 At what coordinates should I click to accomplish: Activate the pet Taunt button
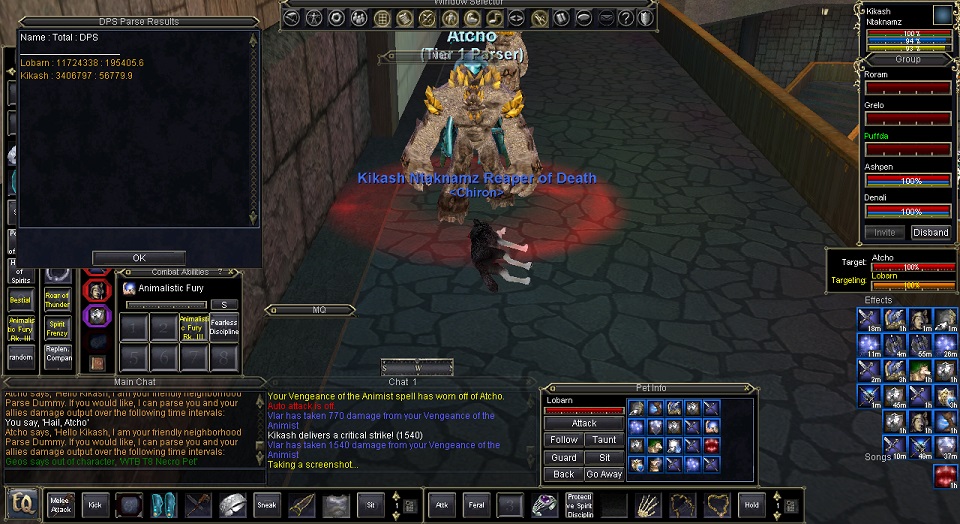coord(604,440)
